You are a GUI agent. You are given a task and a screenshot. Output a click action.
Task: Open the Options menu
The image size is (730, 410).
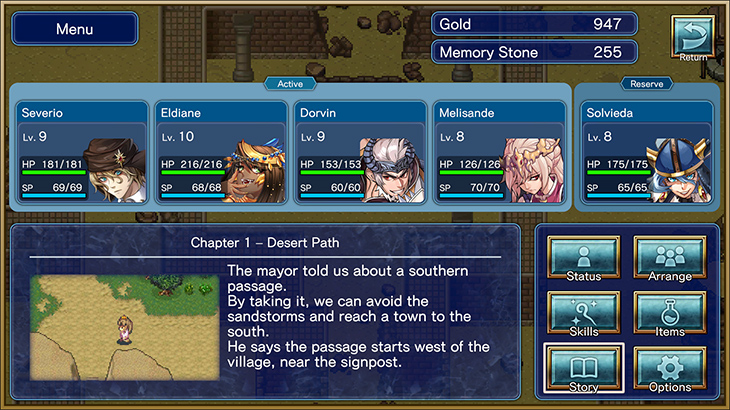(x=670, y=369)
